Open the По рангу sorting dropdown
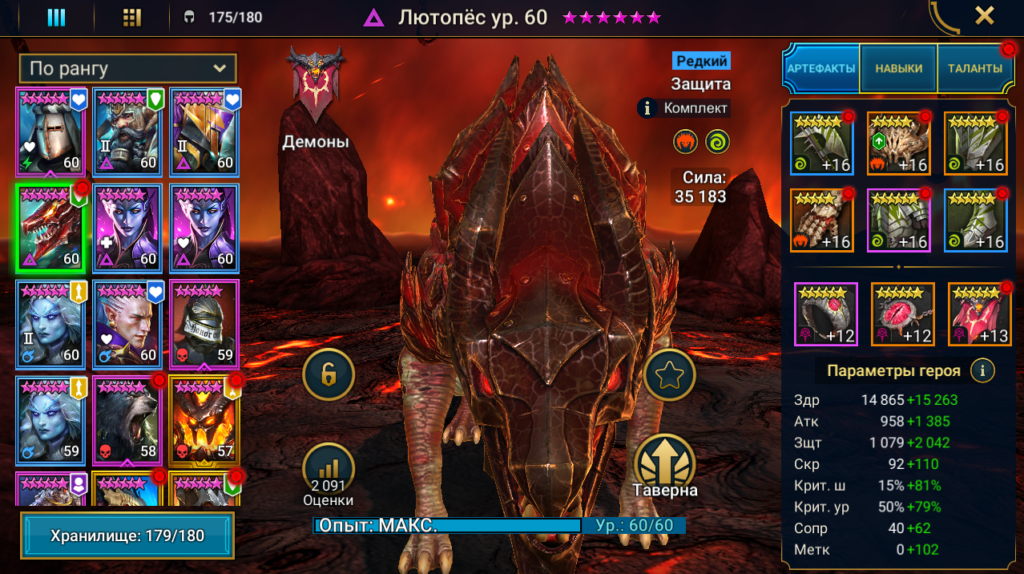 [127, 69]
